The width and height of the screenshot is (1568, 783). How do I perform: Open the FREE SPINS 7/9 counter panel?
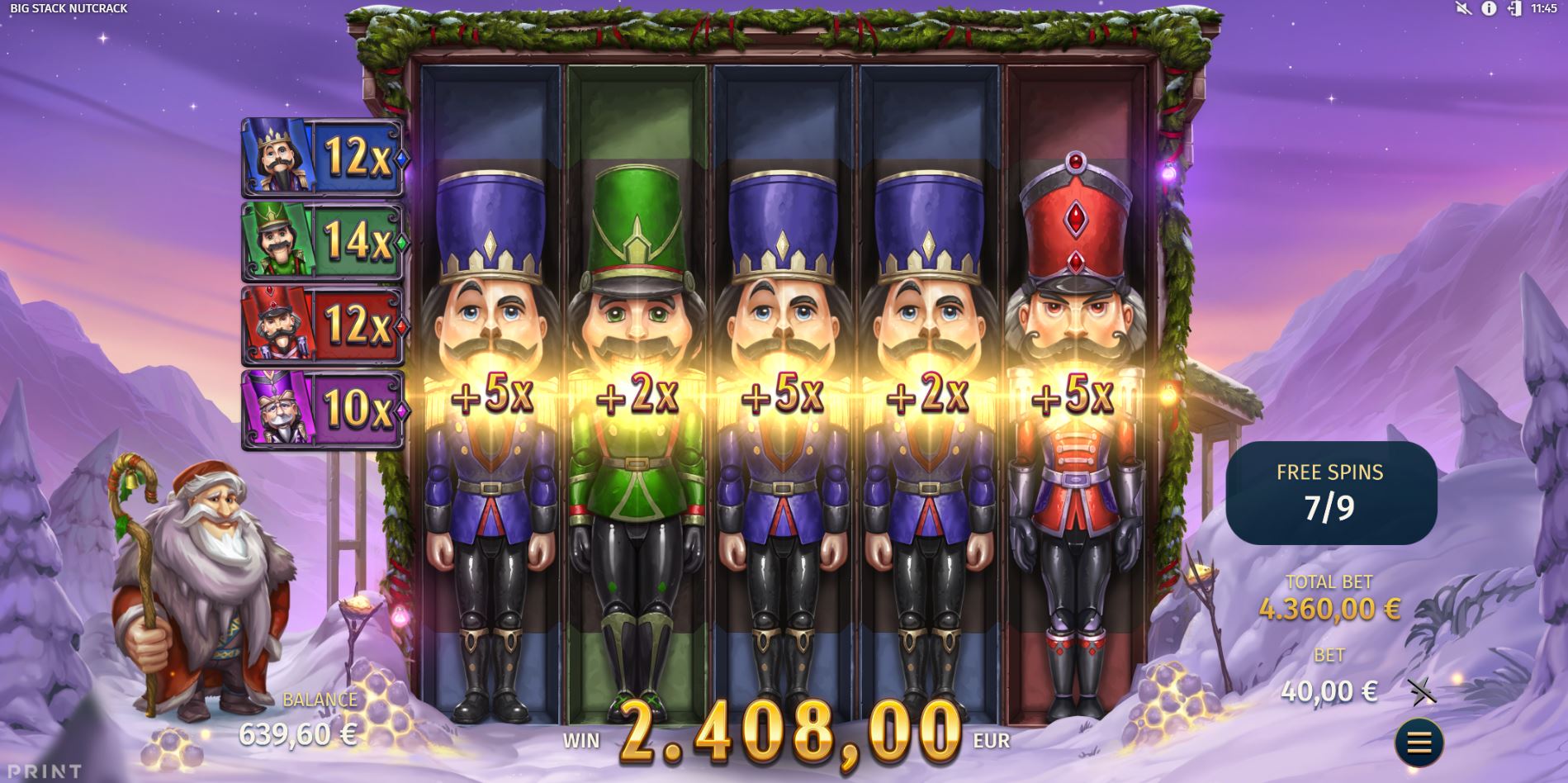(1332, 490)
